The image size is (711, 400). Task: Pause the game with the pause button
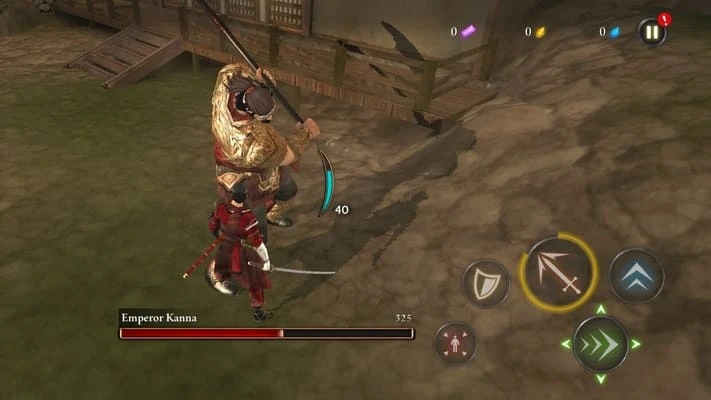tap(652, 32)
